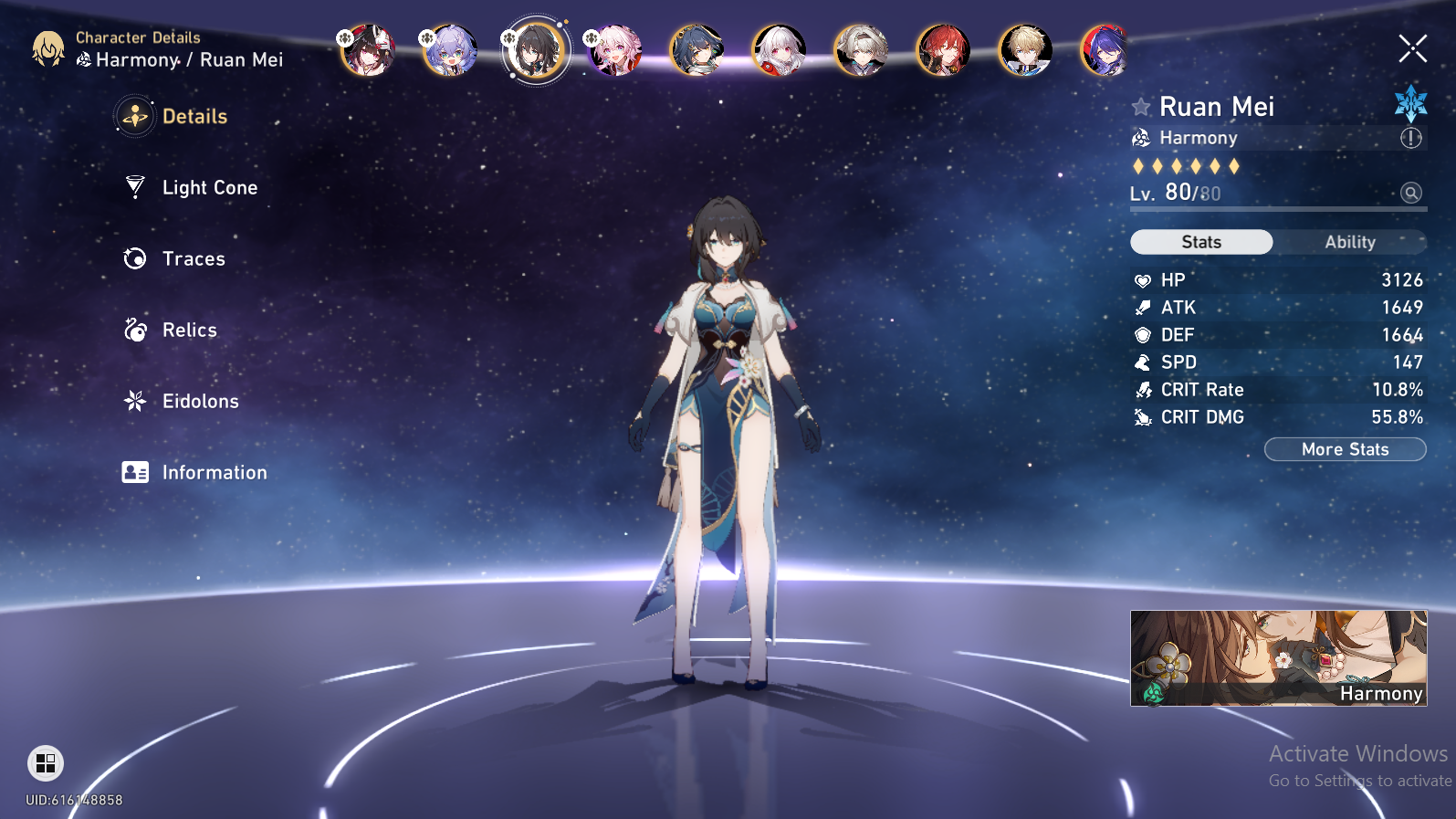Open the Light Cone panel
Viewport: 1456px width, 819px height.
[x=209, y=188]
